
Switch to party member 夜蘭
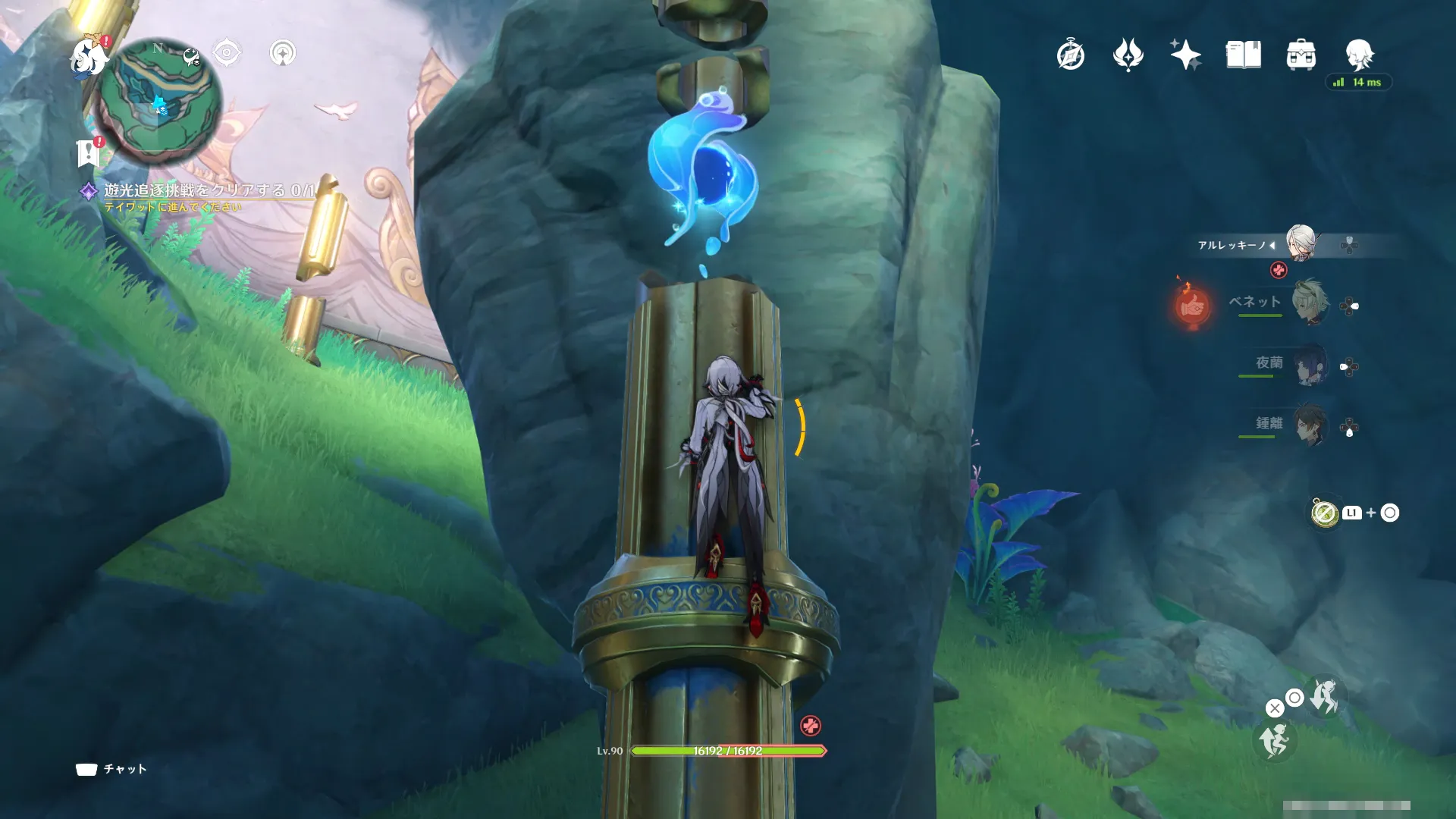(x=1309, y=365)
